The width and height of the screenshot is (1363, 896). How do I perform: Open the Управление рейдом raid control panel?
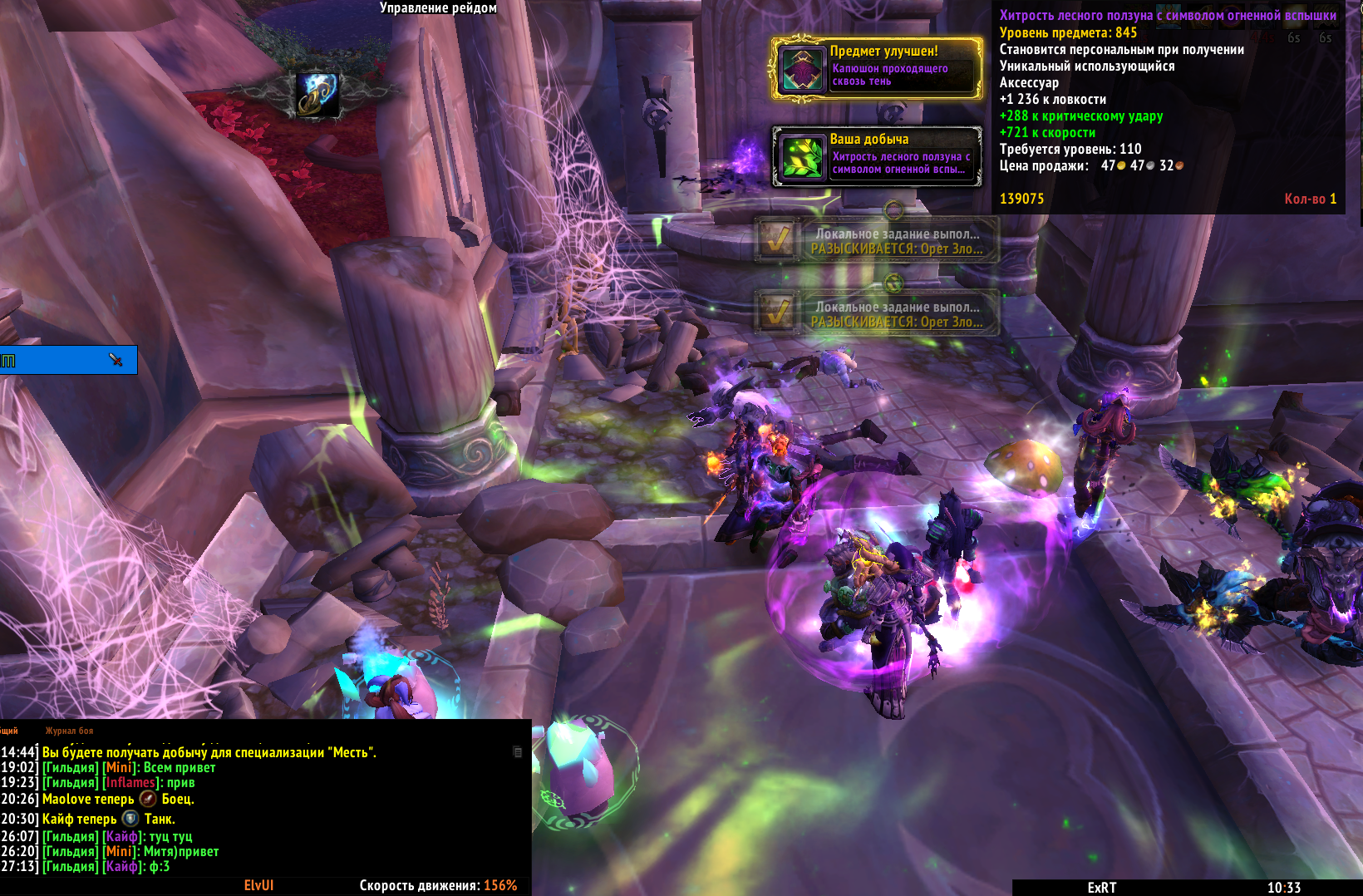tap(438, 8)
